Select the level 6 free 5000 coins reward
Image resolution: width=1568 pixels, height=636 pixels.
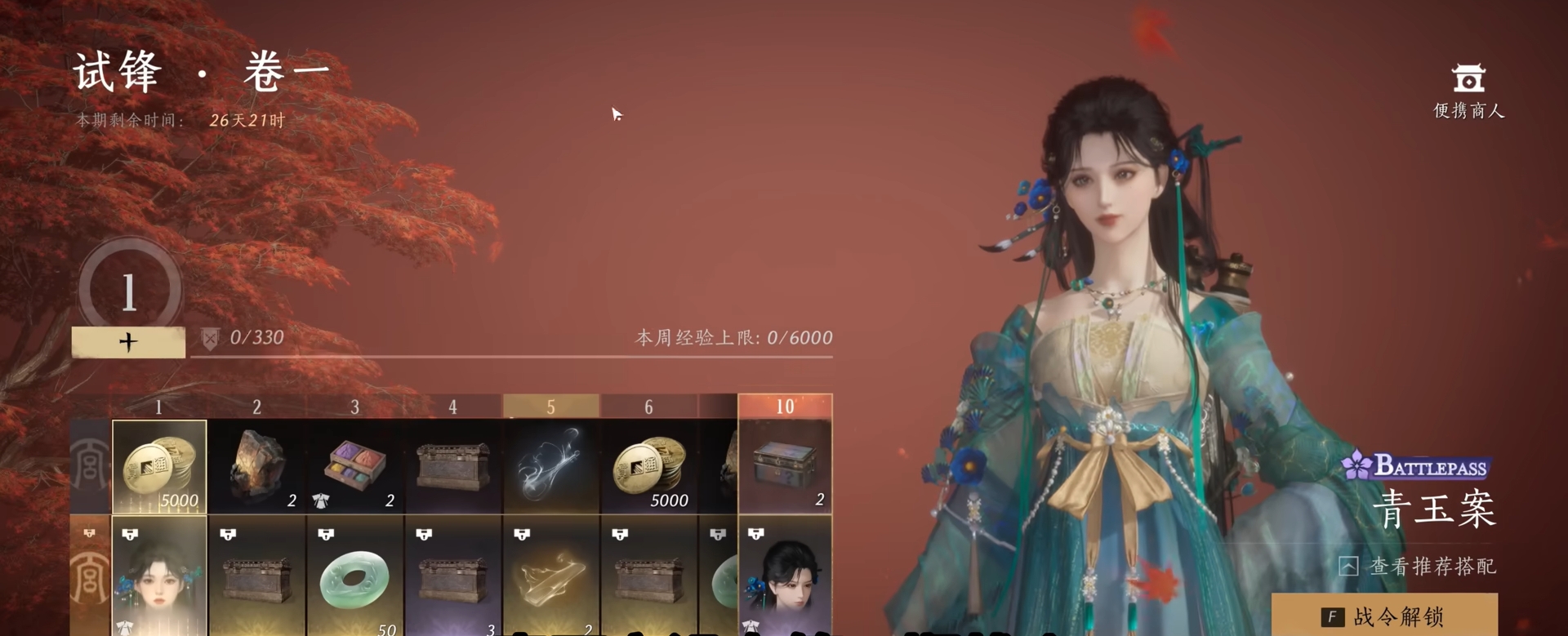[x=648, y=467]
